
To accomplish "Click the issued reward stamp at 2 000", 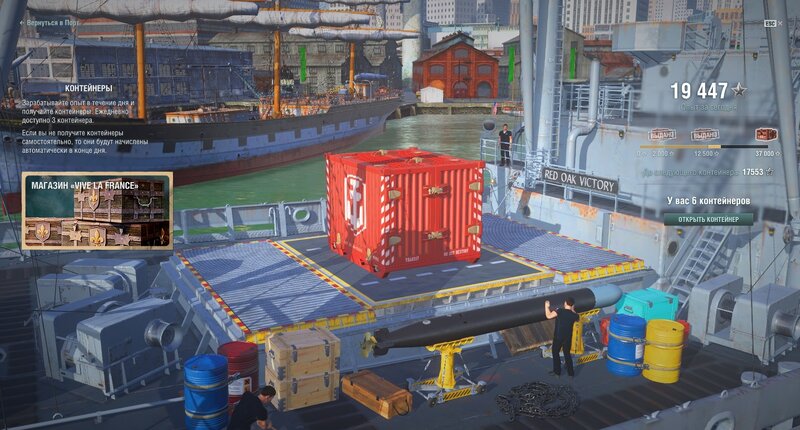I will click(x=662, y=134).
